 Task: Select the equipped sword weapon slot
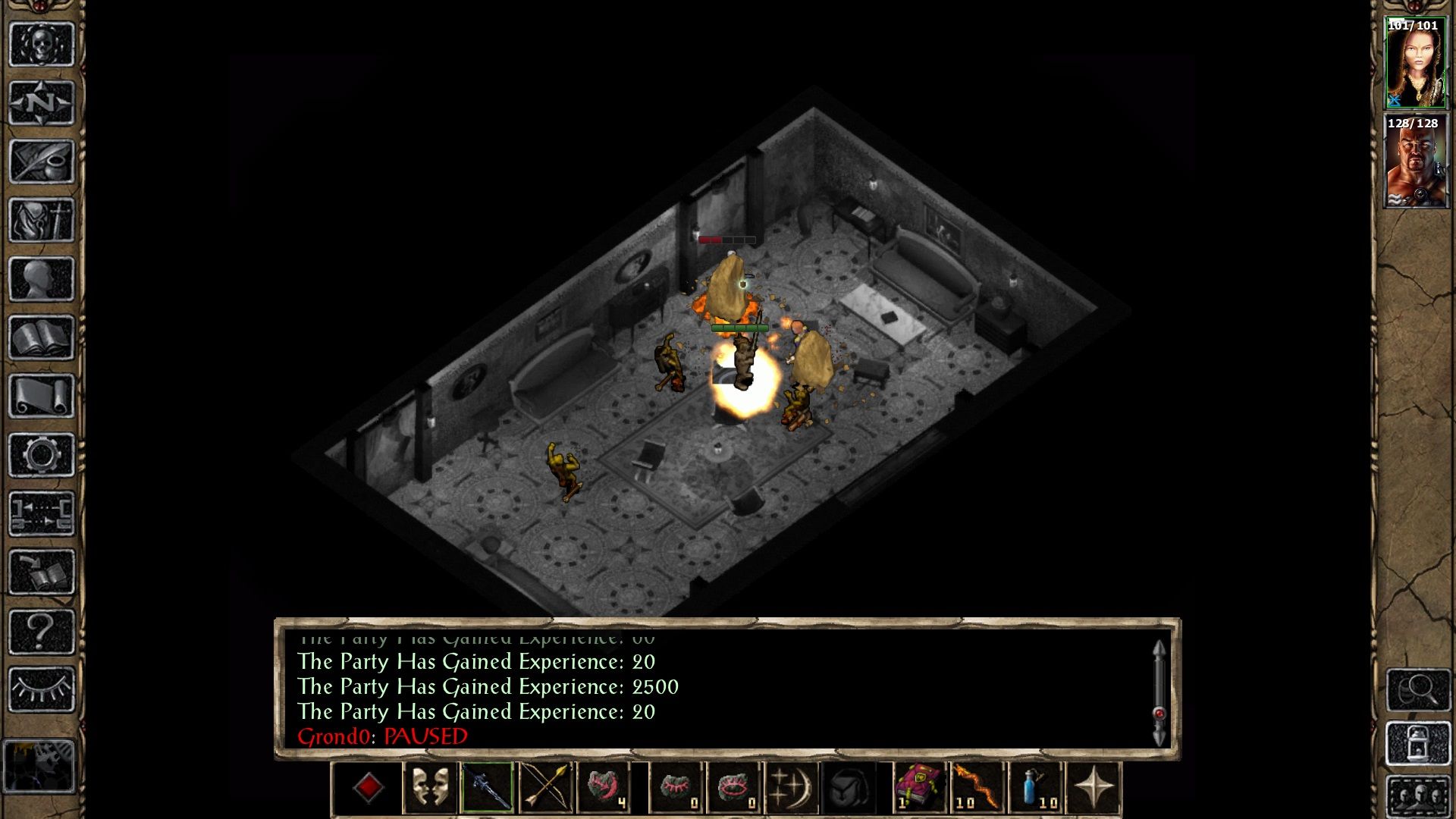tap(487, 786)
